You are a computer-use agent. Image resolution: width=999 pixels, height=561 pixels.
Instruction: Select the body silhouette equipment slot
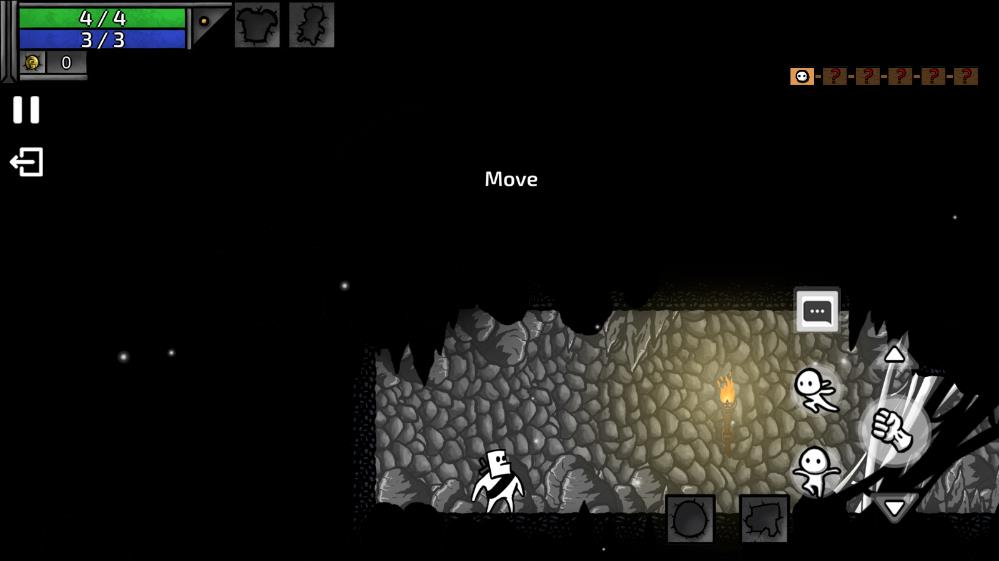[311, 25]
